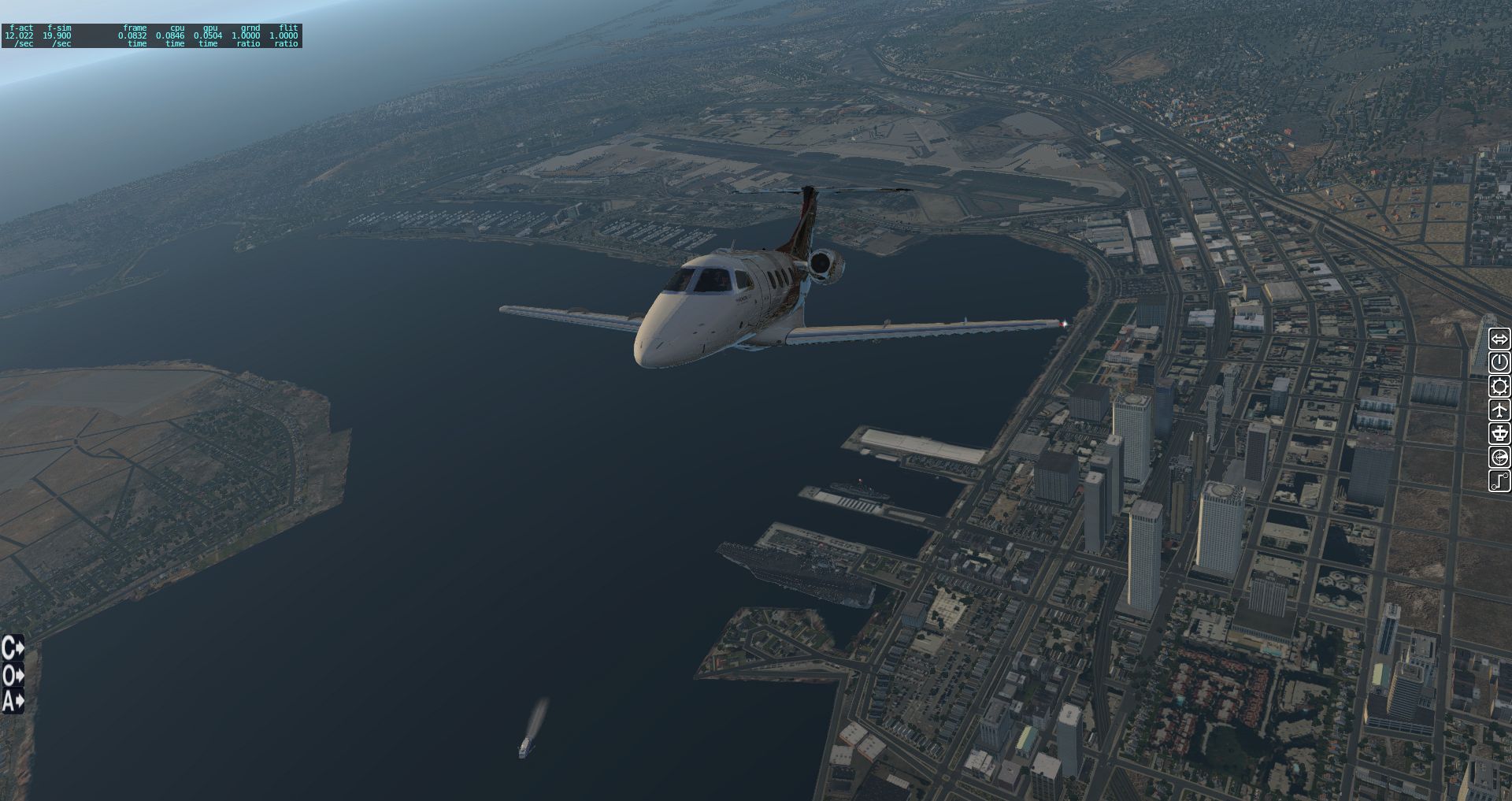Image resolution: width=1512 pixels, height=801 pixels.
Task: Expand the O arrow tab
Action: [x=13, y=675]
